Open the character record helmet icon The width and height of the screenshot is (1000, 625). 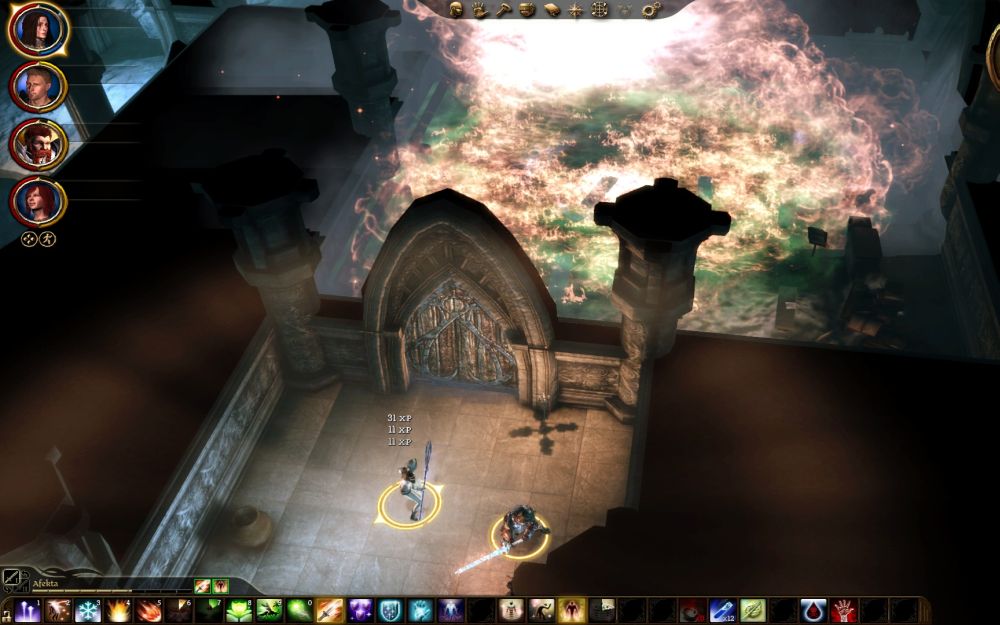(x=456, y=9)
